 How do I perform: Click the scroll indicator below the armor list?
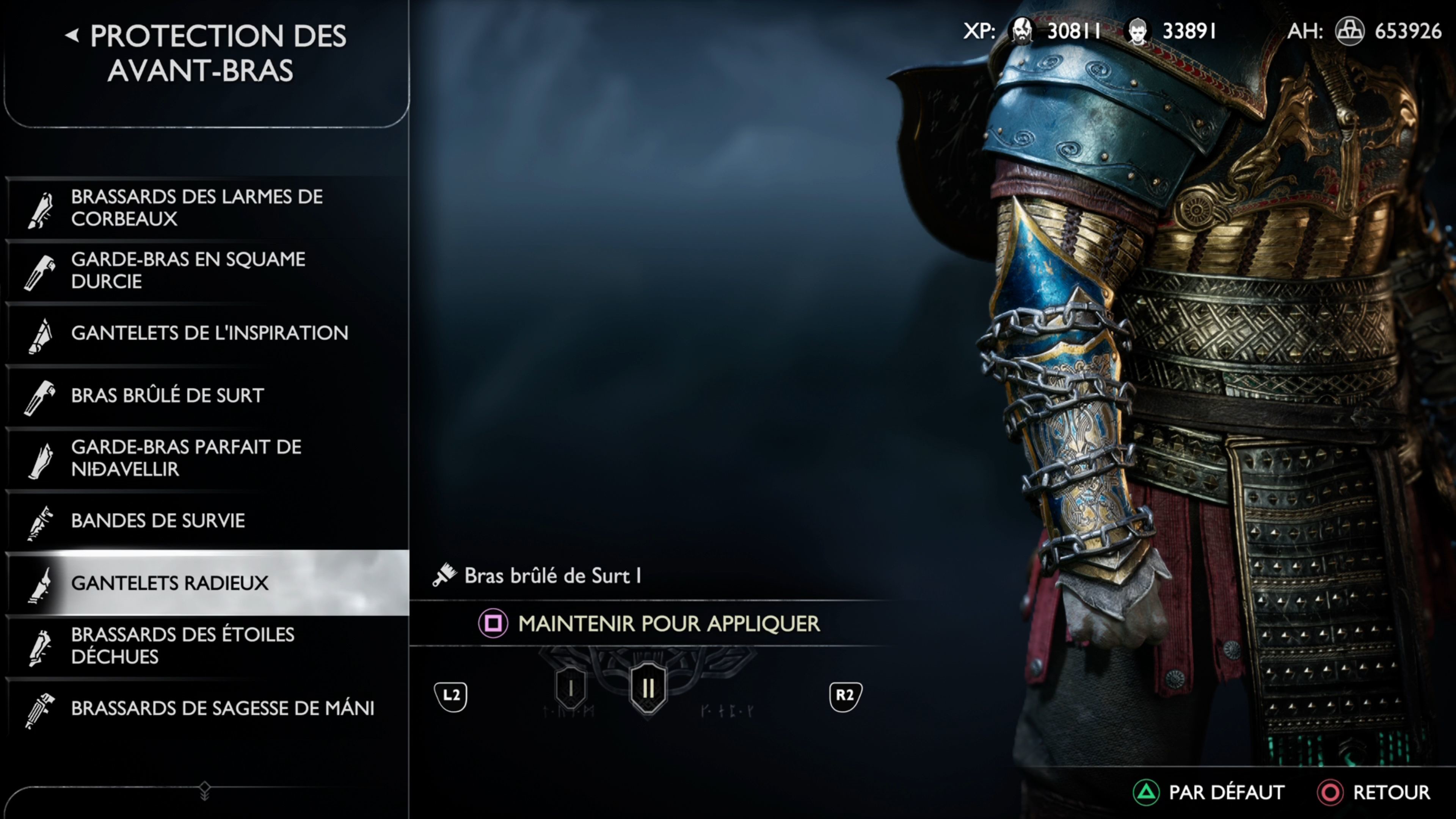click(205, 791)
